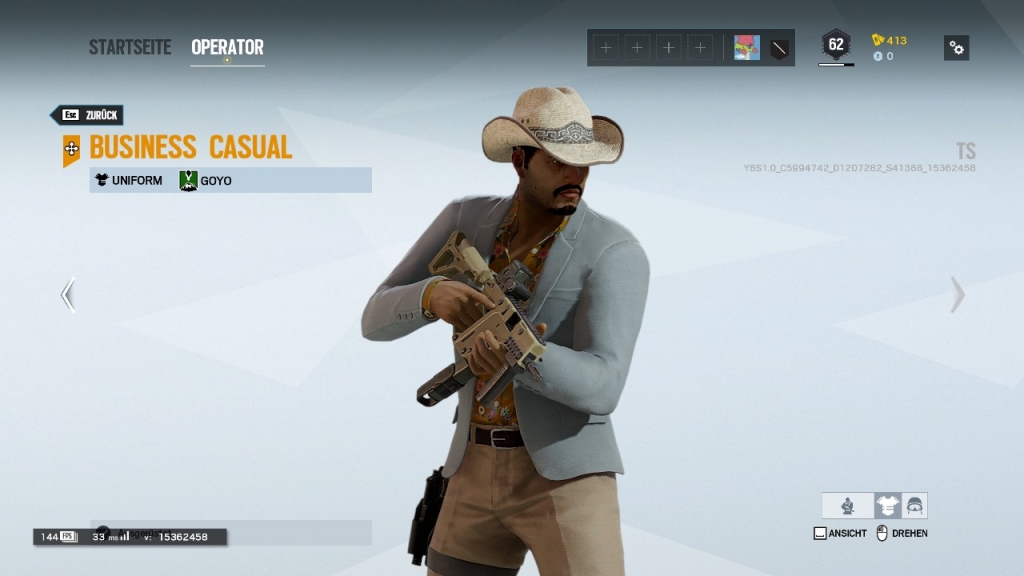Click the level 62 clearance badge
Screen dimensions: 1024x576
point(836,45)
